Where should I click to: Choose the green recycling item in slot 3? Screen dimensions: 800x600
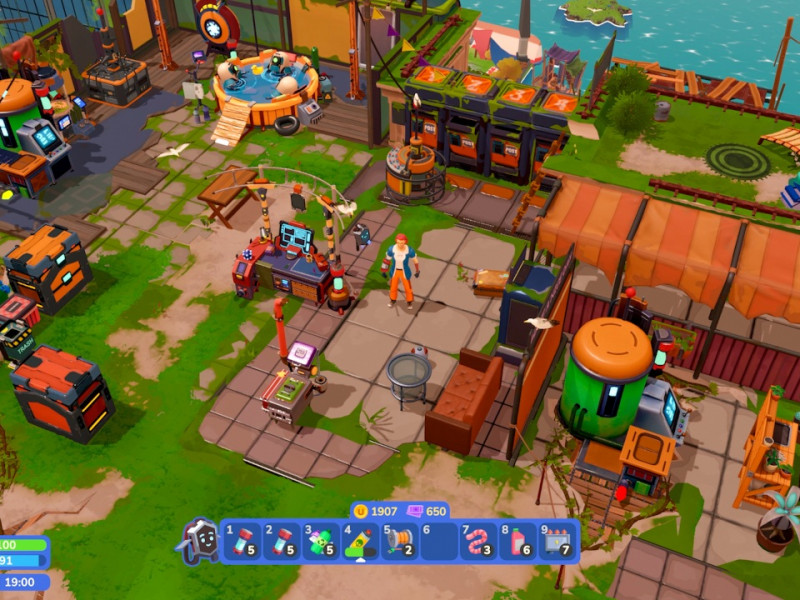coord(321,541)
